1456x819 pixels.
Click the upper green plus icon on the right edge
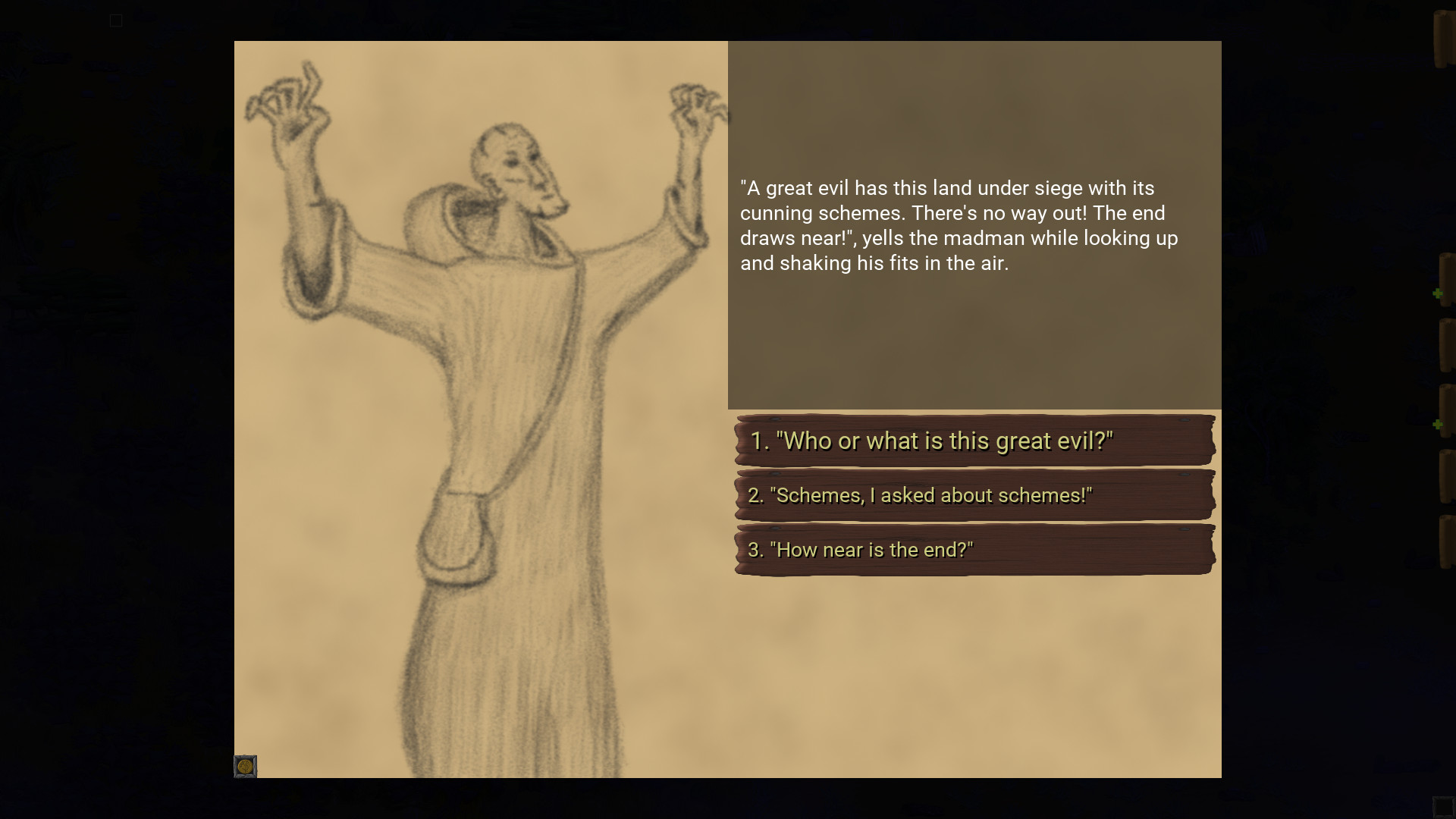click(1438, 292)
